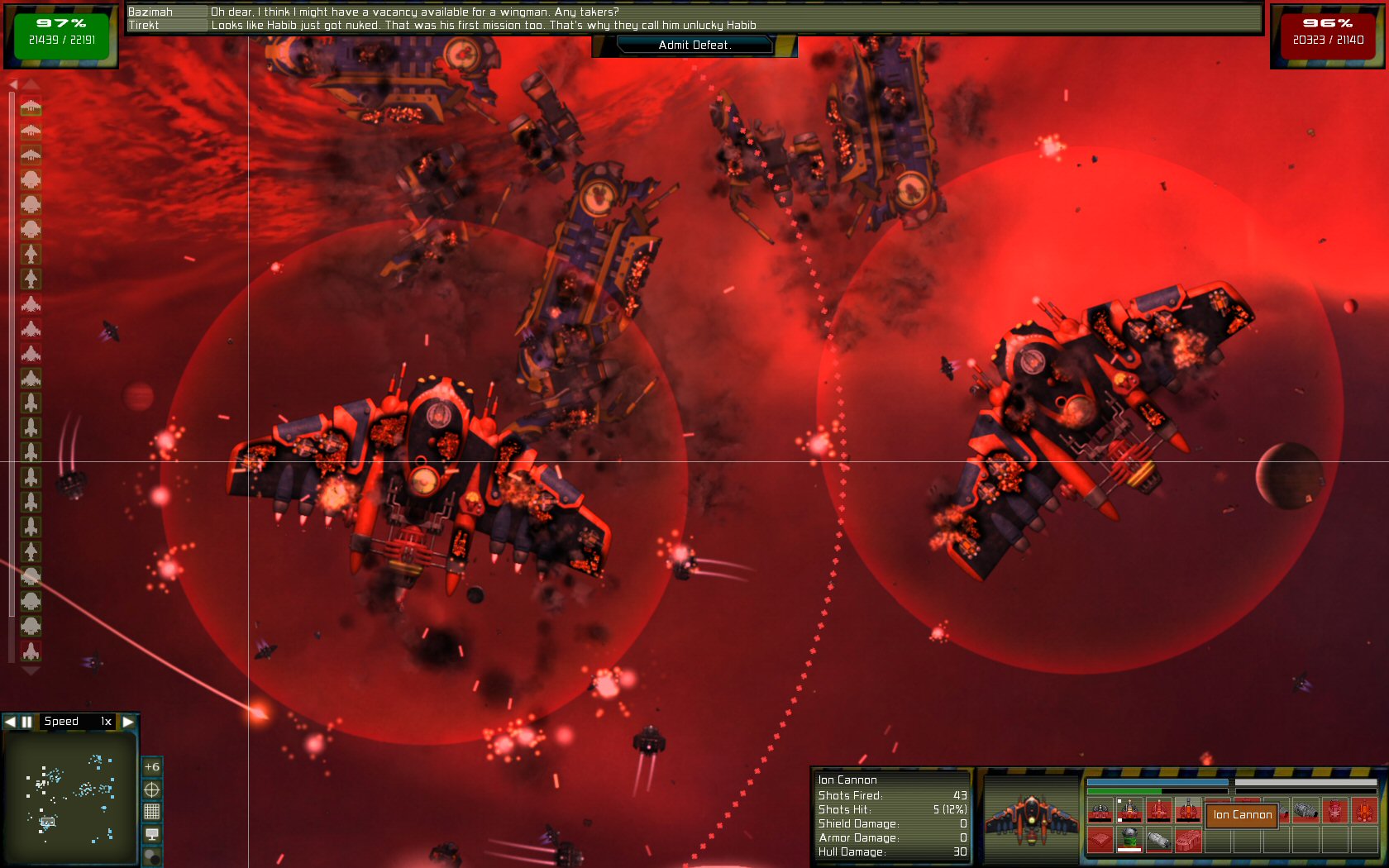Increase speed with the right arrow
This screenshot has height=868, width=1389.
[128, 722]
